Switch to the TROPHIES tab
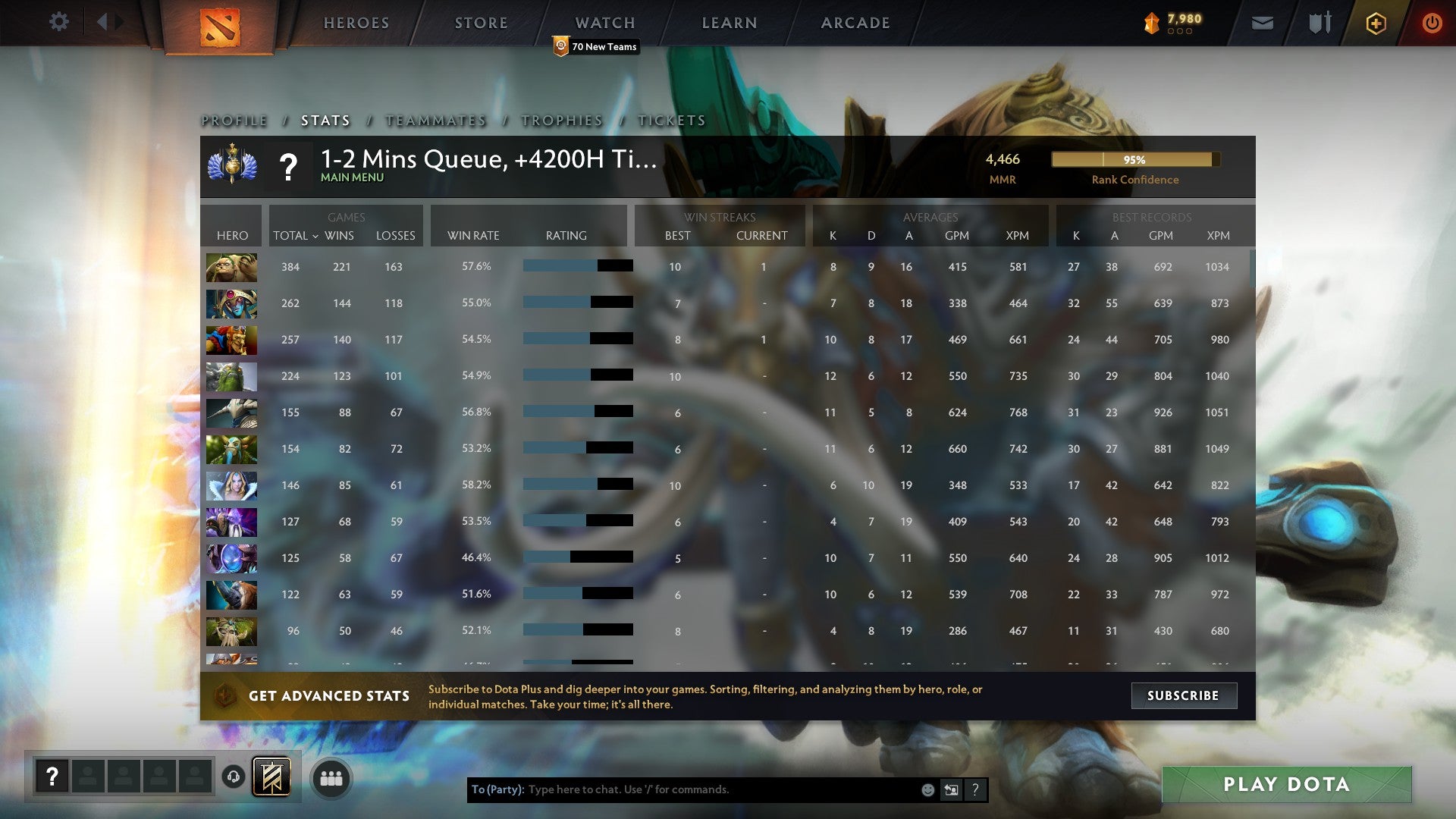 click(560, 120)
